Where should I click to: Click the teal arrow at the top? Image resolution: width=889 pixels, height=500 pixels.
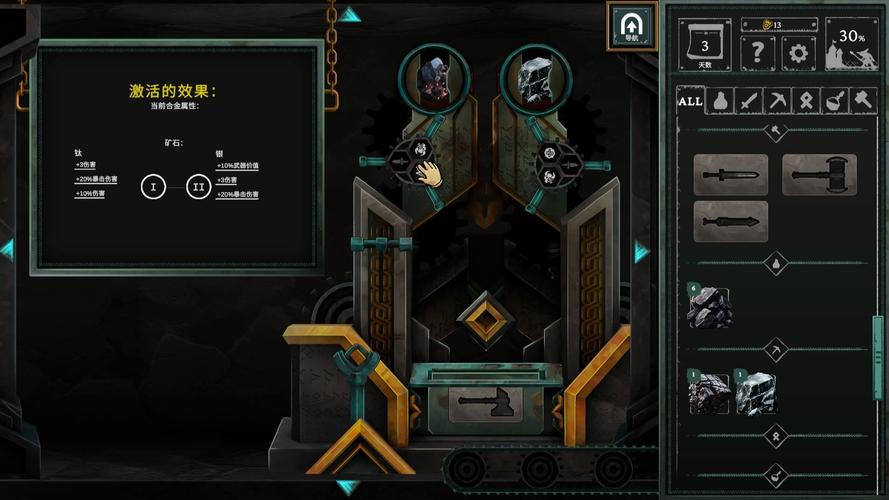[348, 14]
